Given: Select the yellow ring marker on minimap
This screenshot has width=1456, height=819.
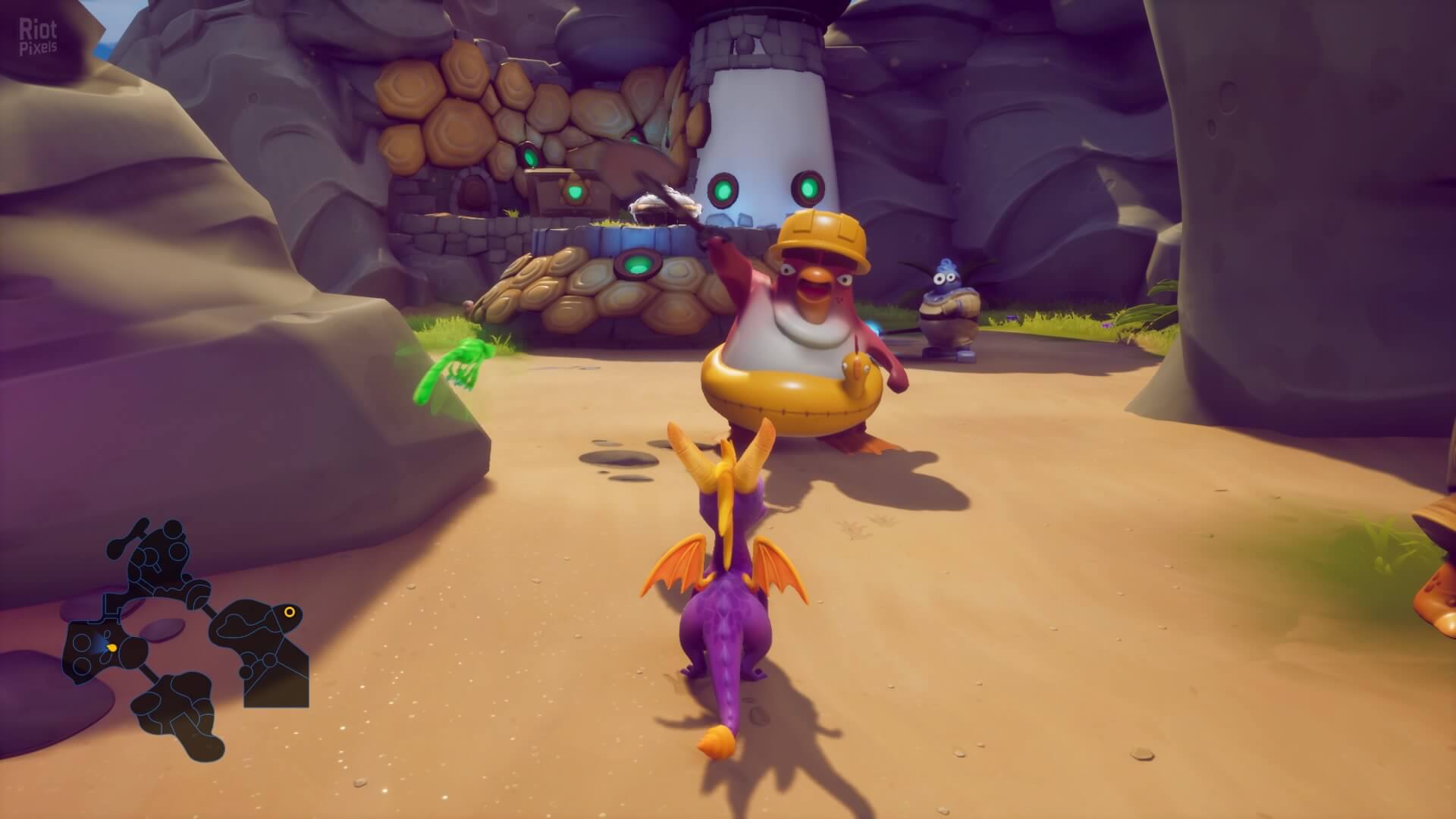Looking at the screenshot, I should (x=289, y=611).
